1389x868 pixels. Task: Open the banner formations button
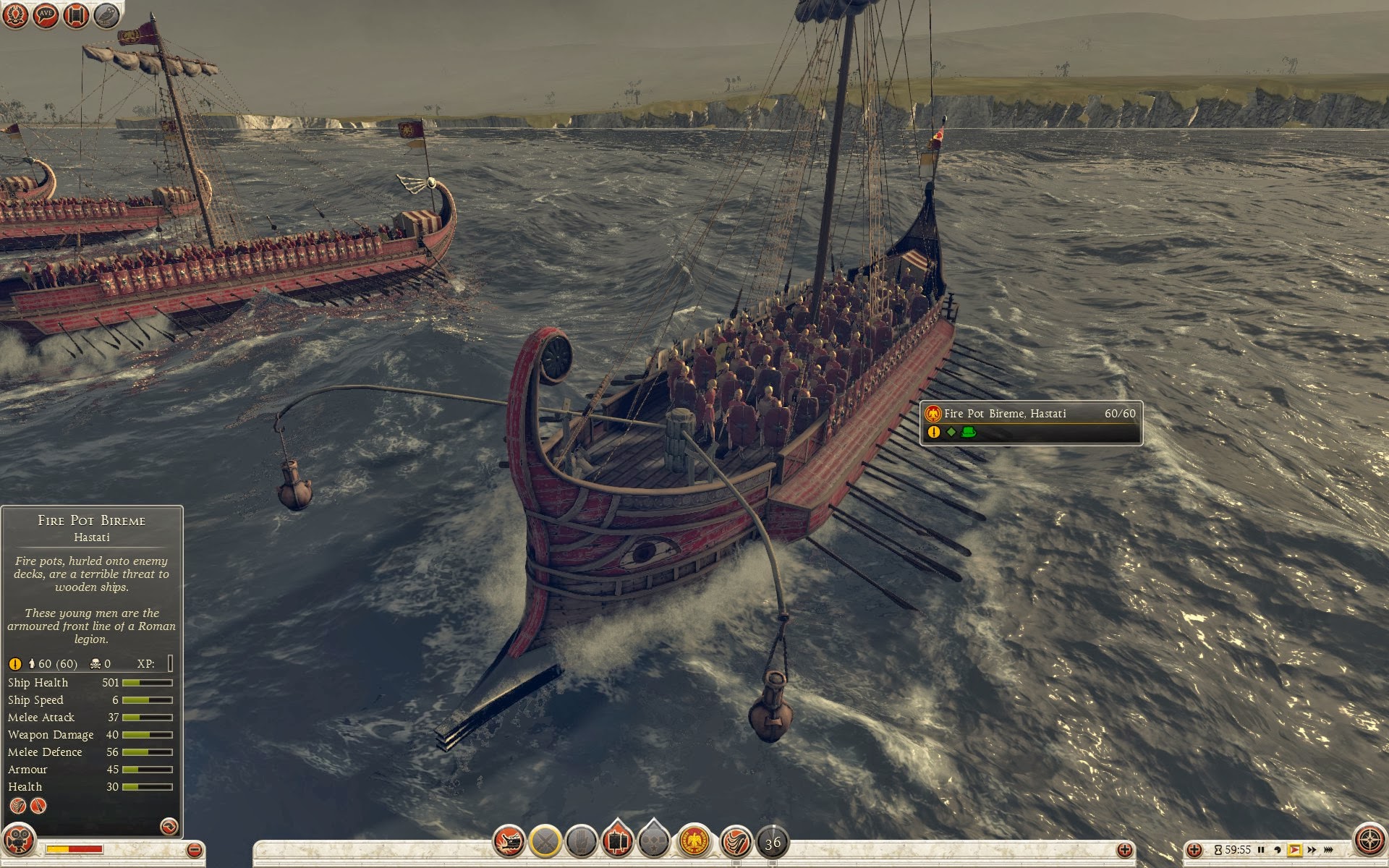617,841
